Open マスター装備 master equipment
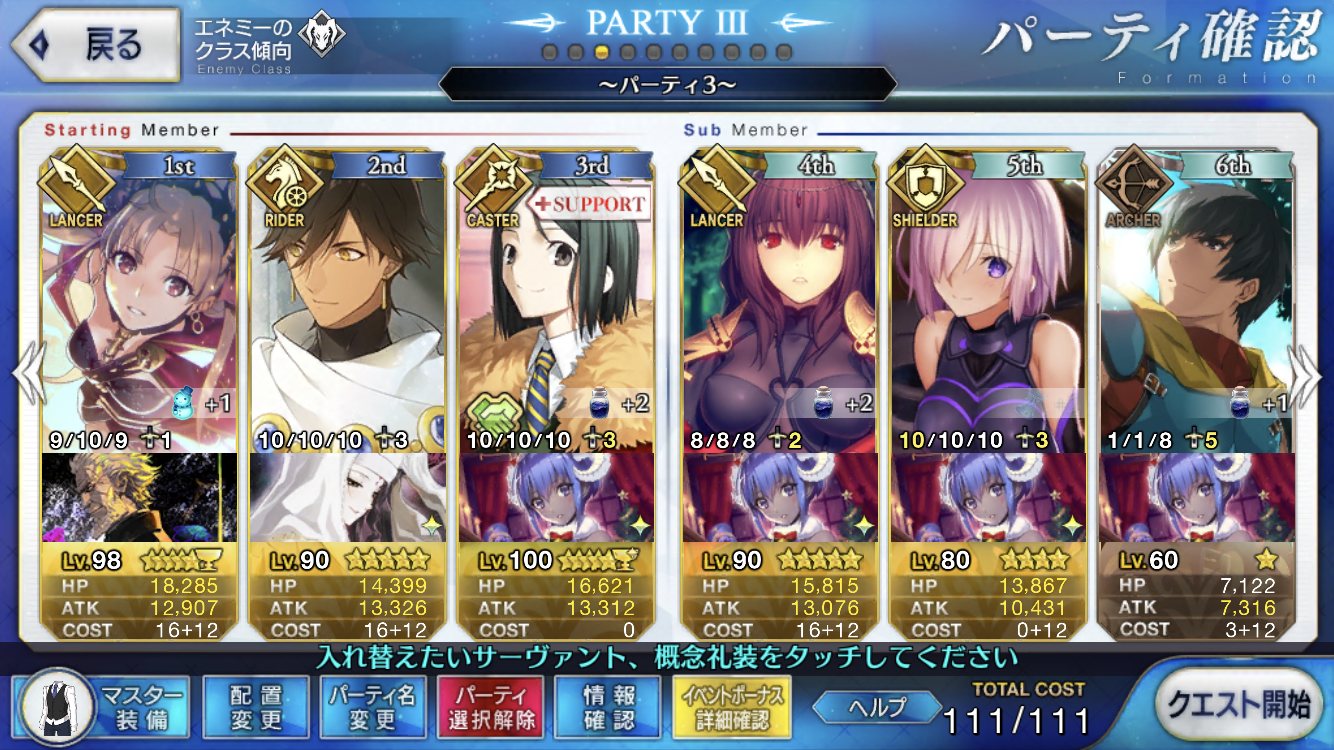The image size is (1334, 750). pyautogui.click(x=103, y=707)
